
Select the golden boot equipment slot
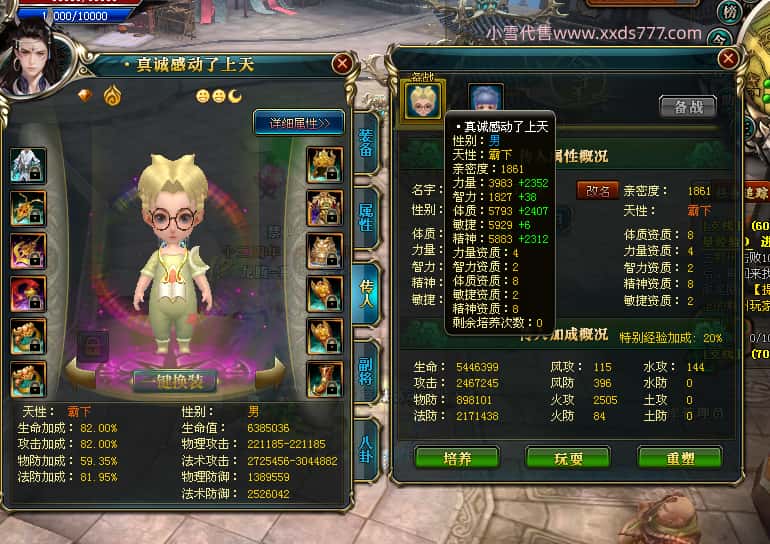(x=324, y=380)
